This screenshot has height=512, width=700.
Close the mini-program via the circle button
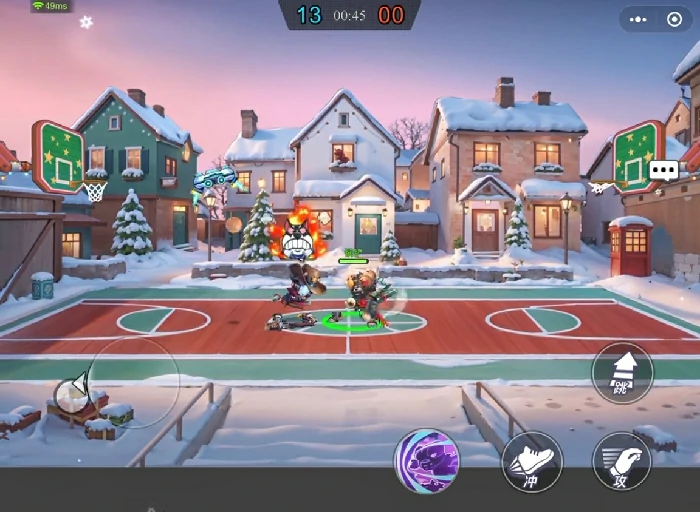pos(673,19)
